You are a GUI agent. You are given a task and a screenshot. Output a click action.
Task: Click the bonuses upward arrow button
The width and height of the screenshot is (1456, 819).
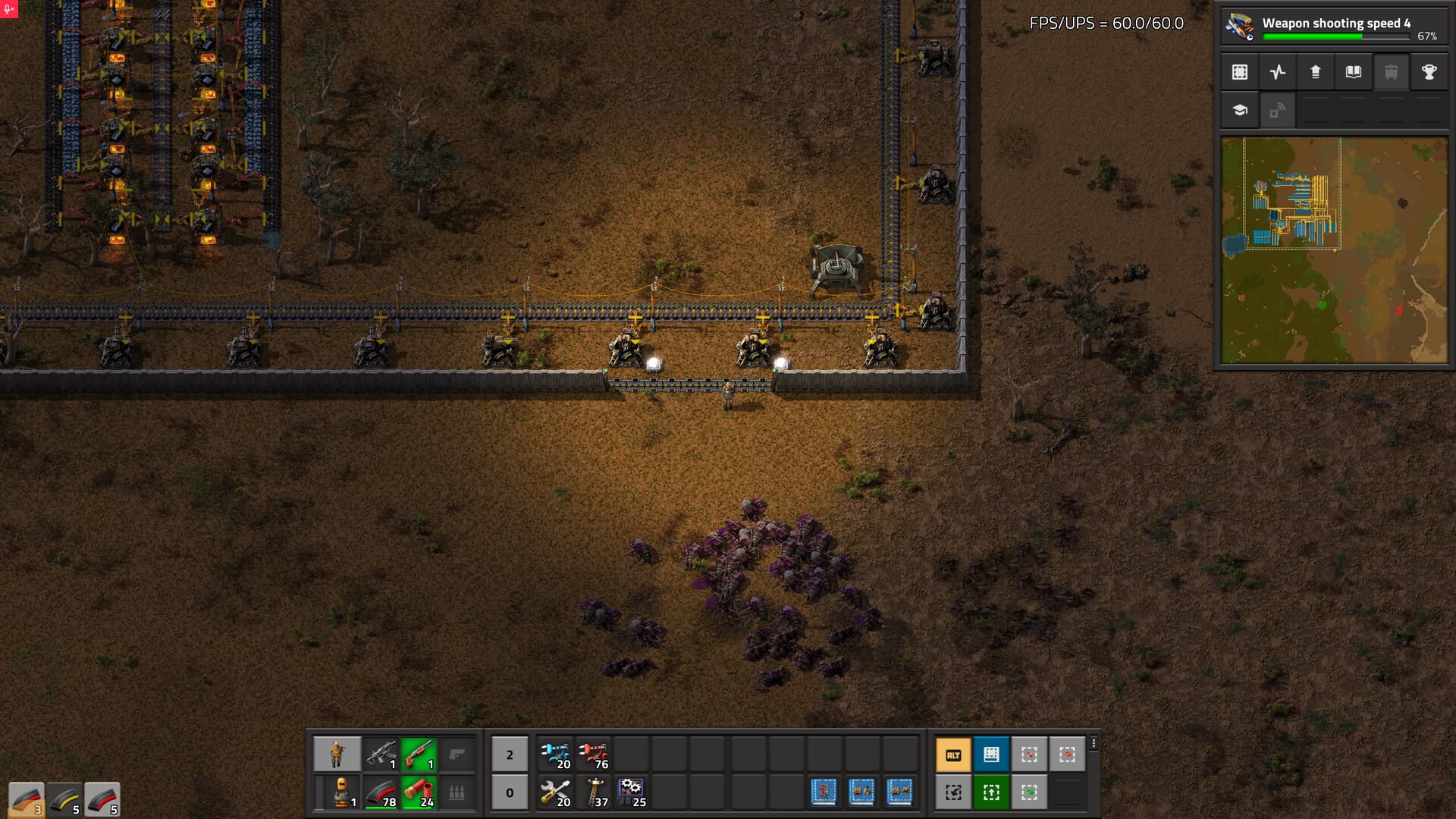[x=1316, y=72]
